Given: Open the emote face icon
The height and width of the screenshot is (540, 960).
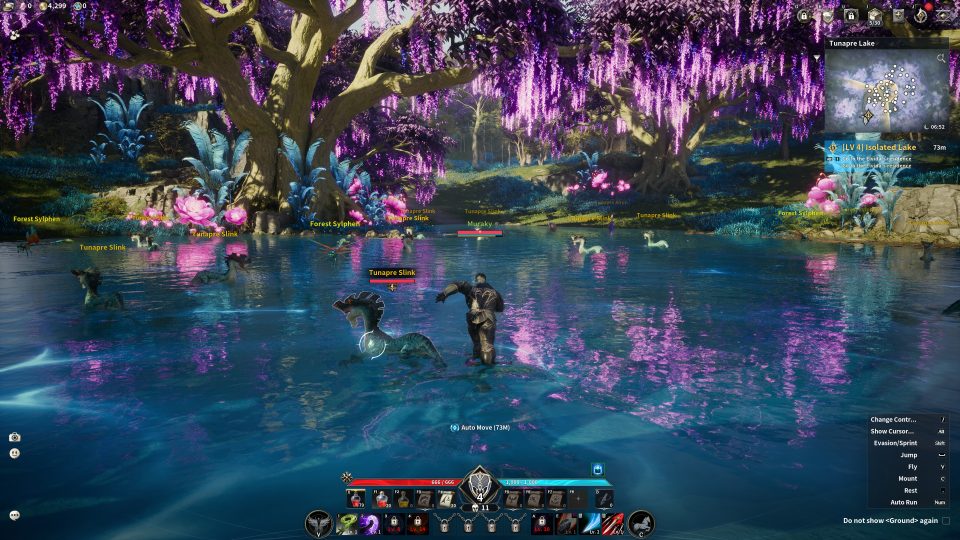Looking at the screenshot, I should tap(14, 453).
